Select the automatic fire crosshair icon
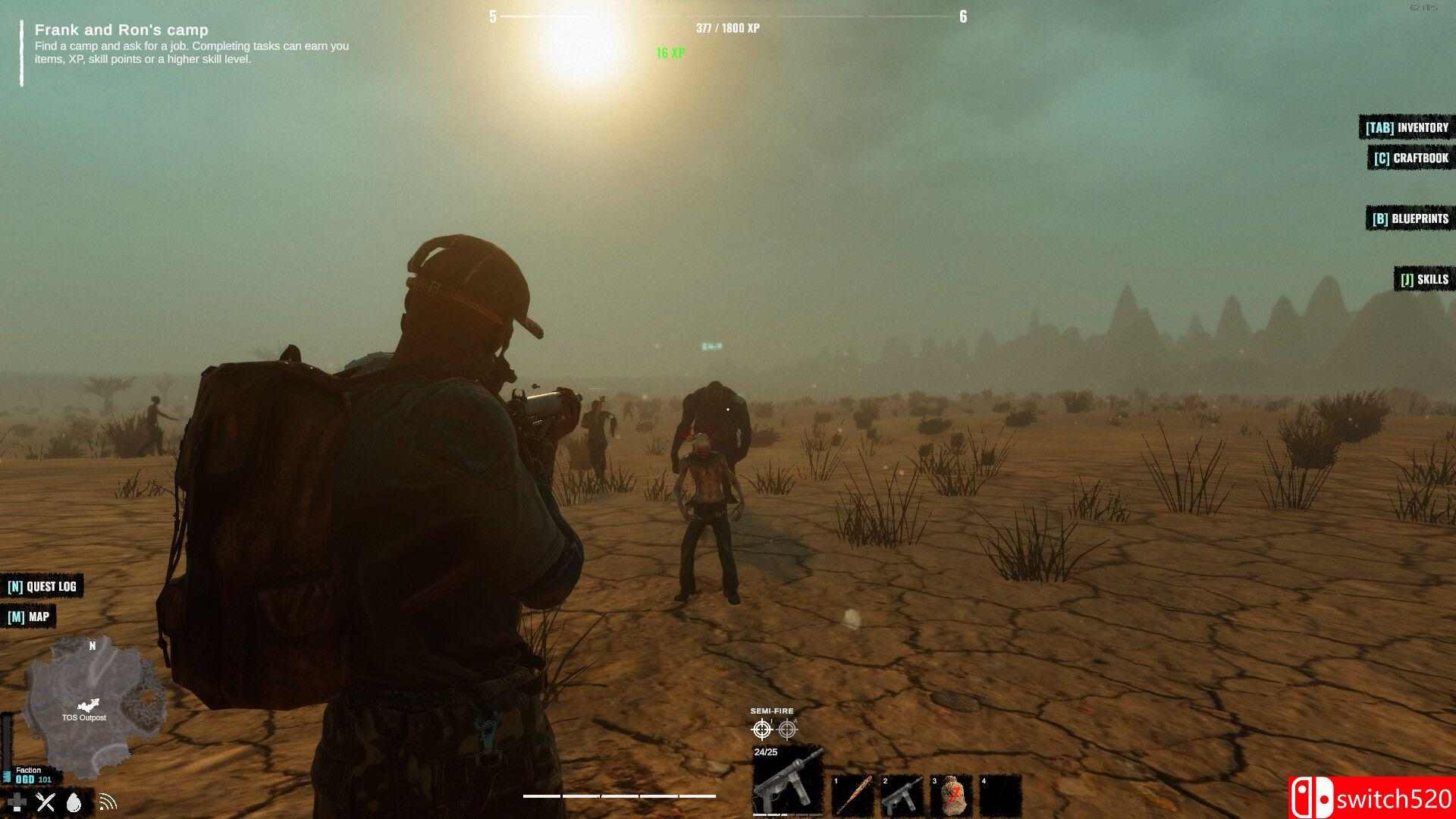 (789, 729)
